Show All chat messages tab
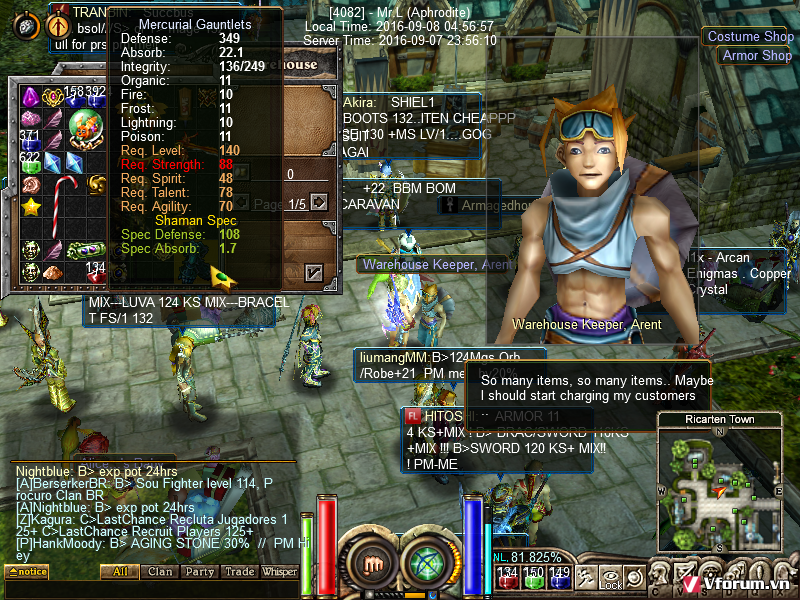800x600 pixels. pos(120,572)
